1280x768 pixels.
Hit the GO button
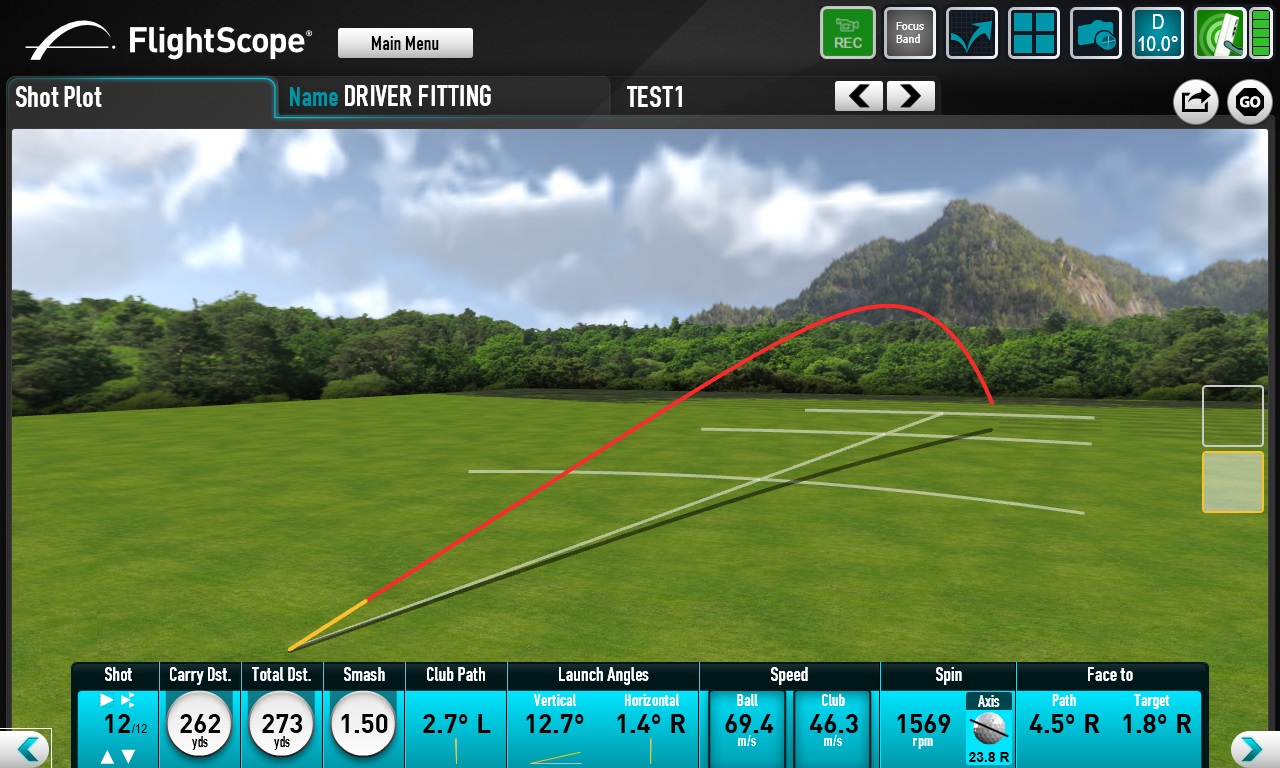pos(1249,101)
